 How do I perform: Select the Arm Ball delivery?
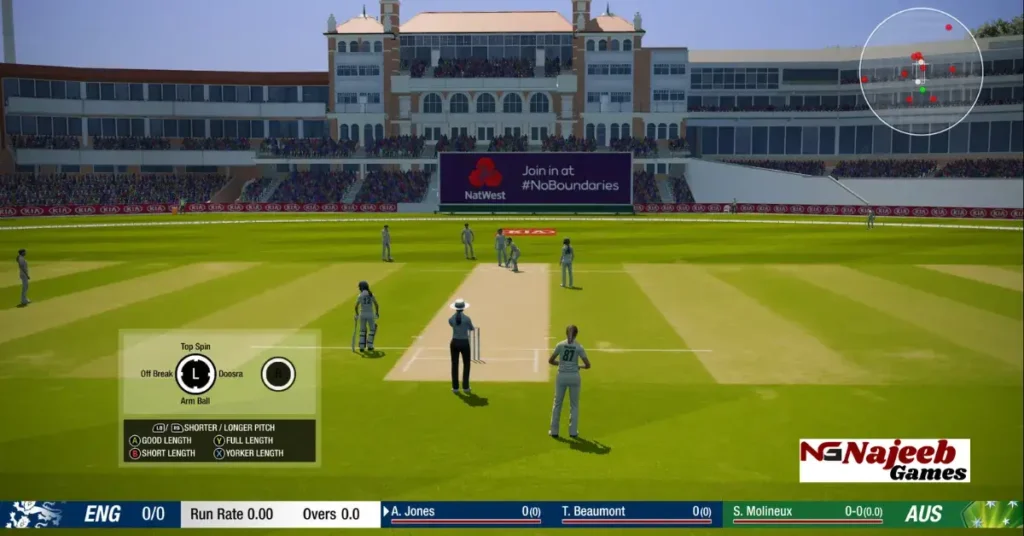(x=195, y=401)
